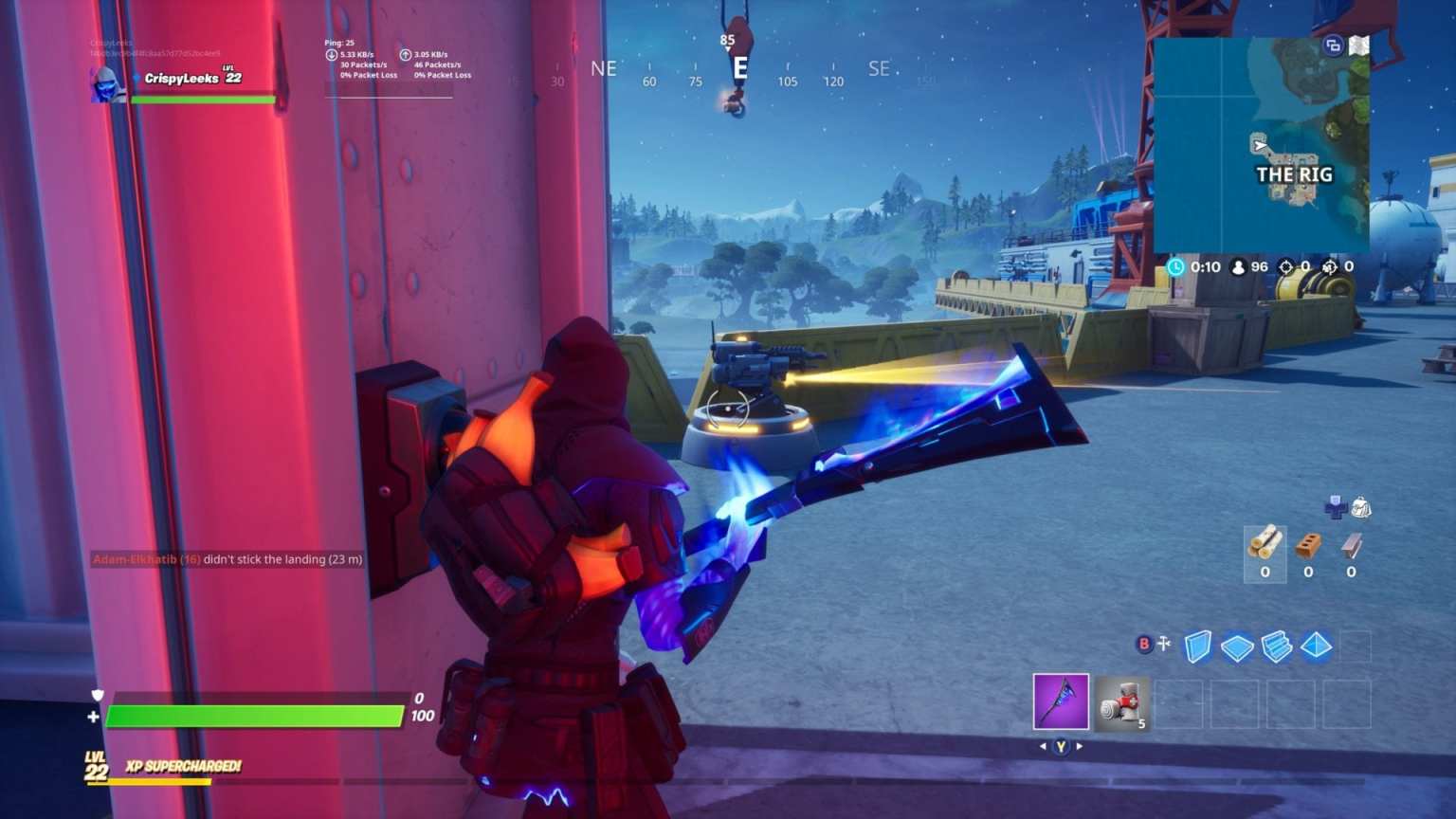Select the floor building piece
The width and height of the screenshot is (1456, 819).
(x=1237, y=648)
